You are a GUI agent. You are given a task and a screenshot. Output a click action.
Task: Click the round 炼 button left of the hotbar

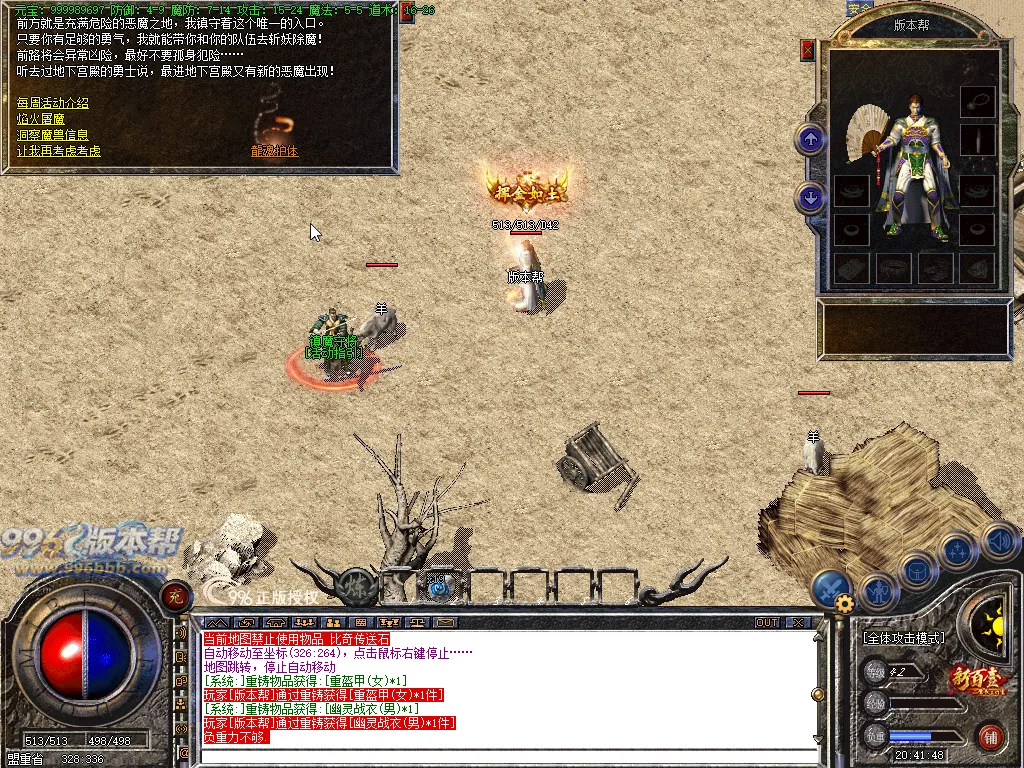357,587
